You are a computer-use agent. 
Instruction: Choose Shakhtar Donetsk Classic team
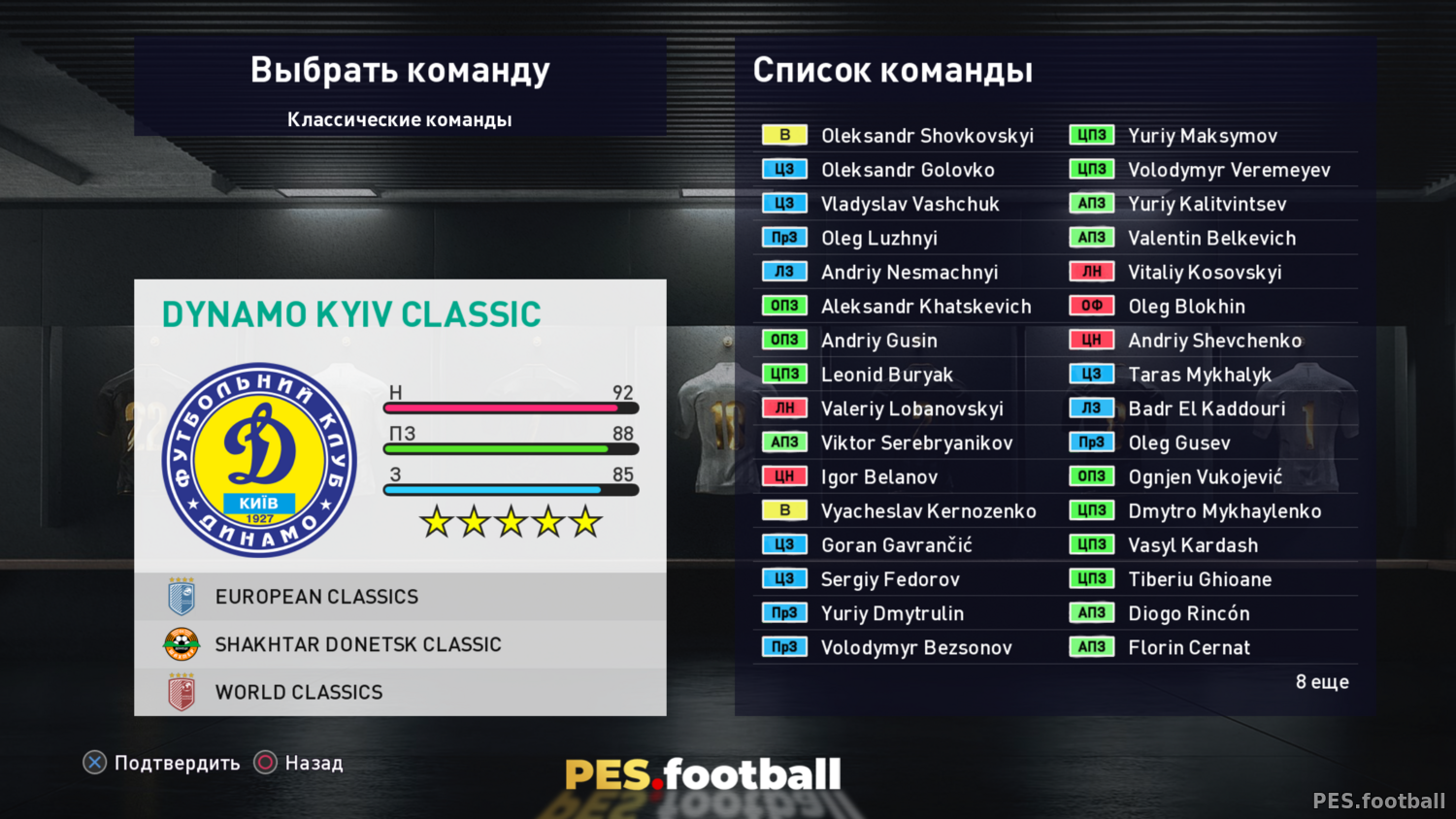point(400,644)
